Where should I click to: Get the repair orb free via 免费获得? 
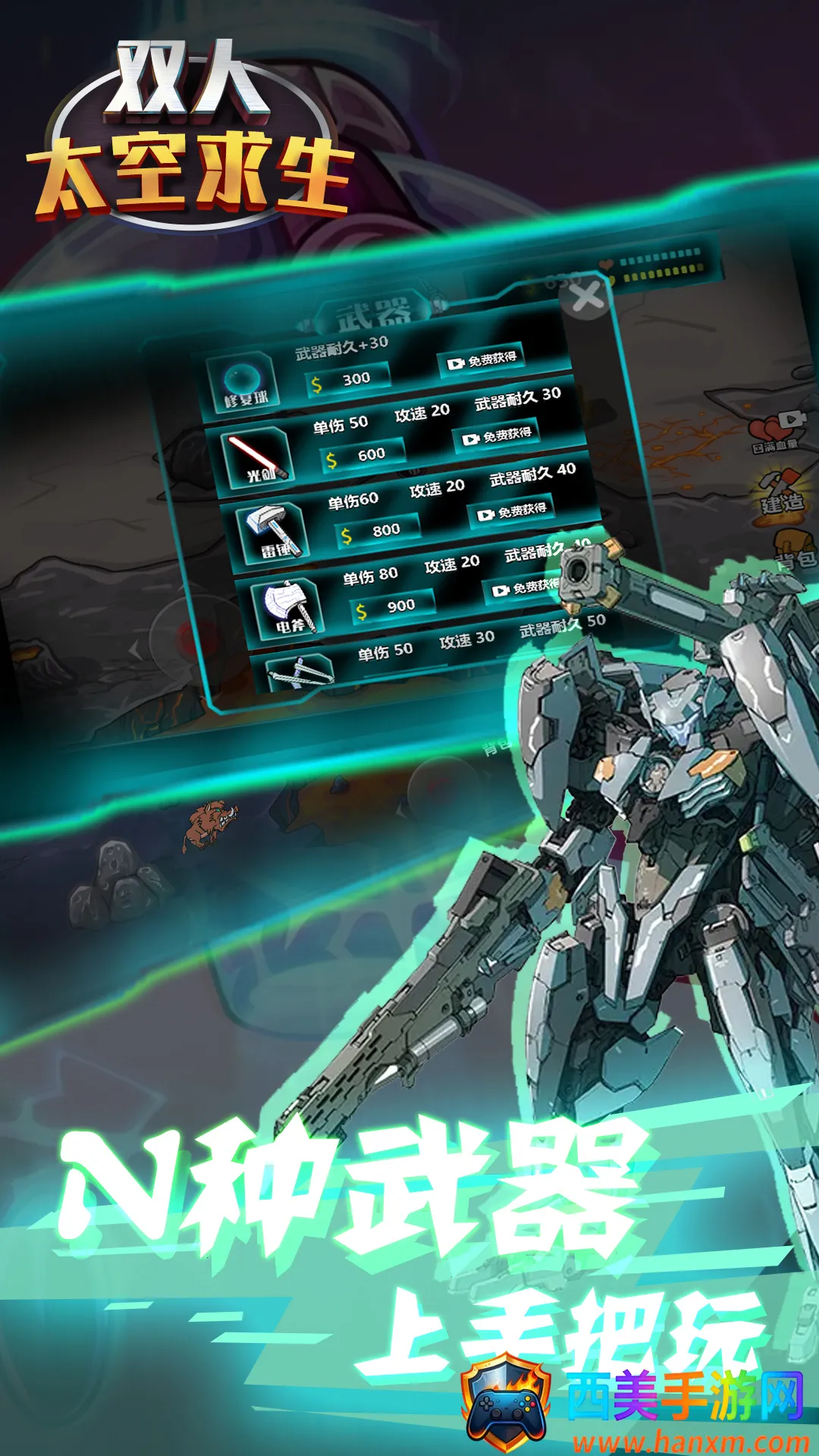[482, 360]
